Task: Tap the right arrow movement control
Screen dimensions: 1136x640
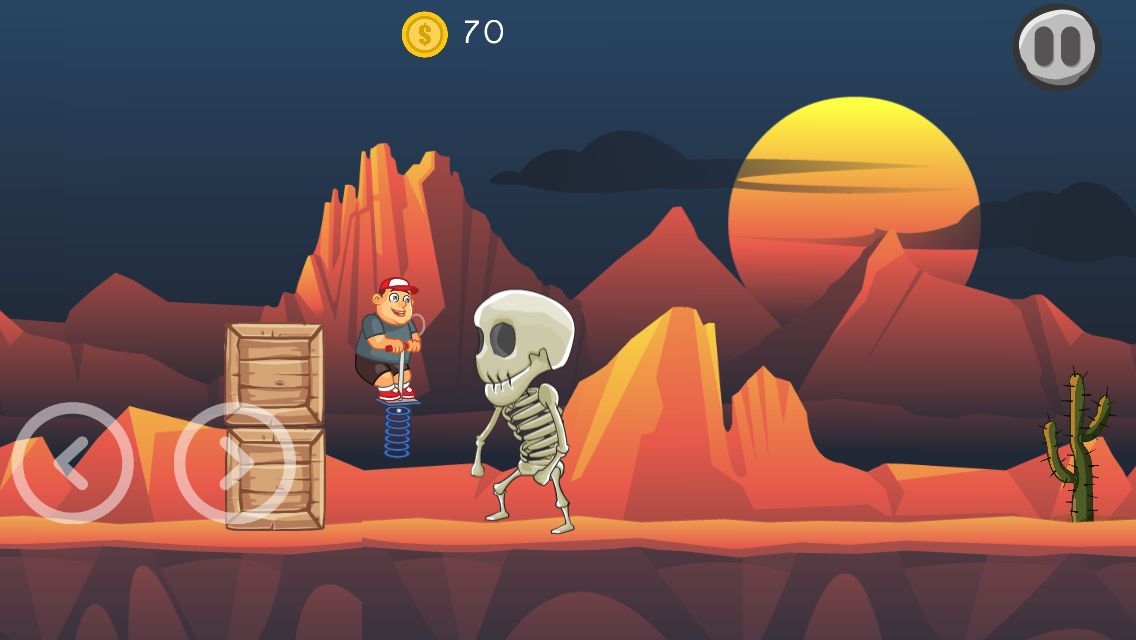Action: (234, 463)
